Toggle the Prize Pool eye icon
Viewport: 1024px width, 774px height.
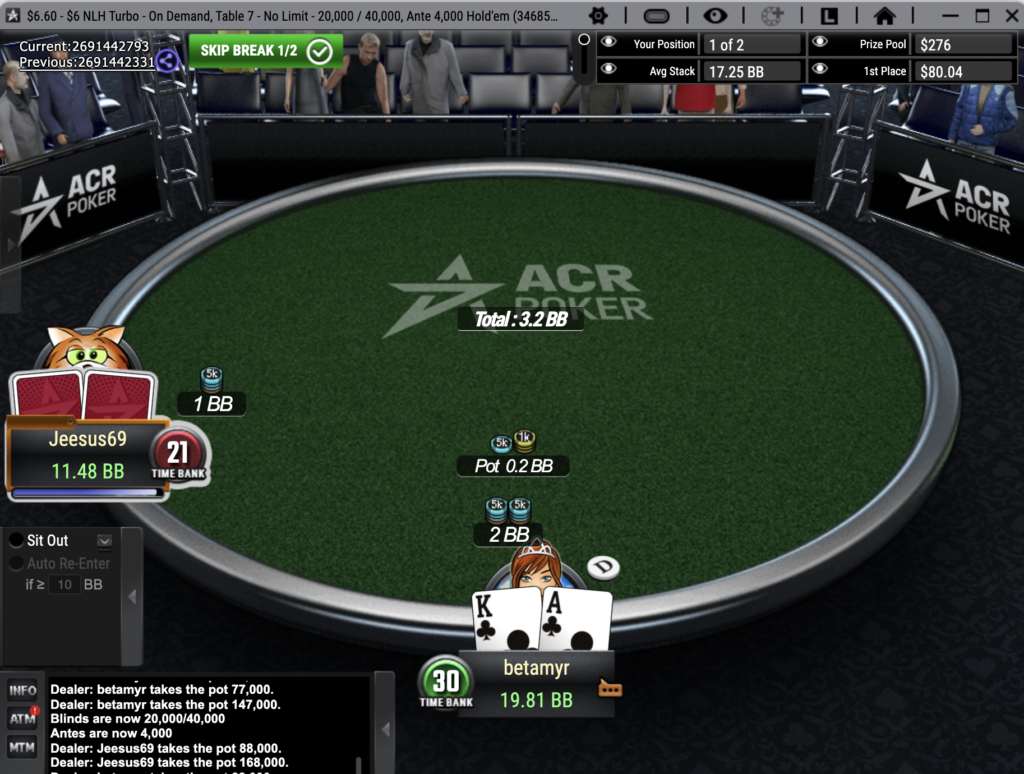pos(819,44)
